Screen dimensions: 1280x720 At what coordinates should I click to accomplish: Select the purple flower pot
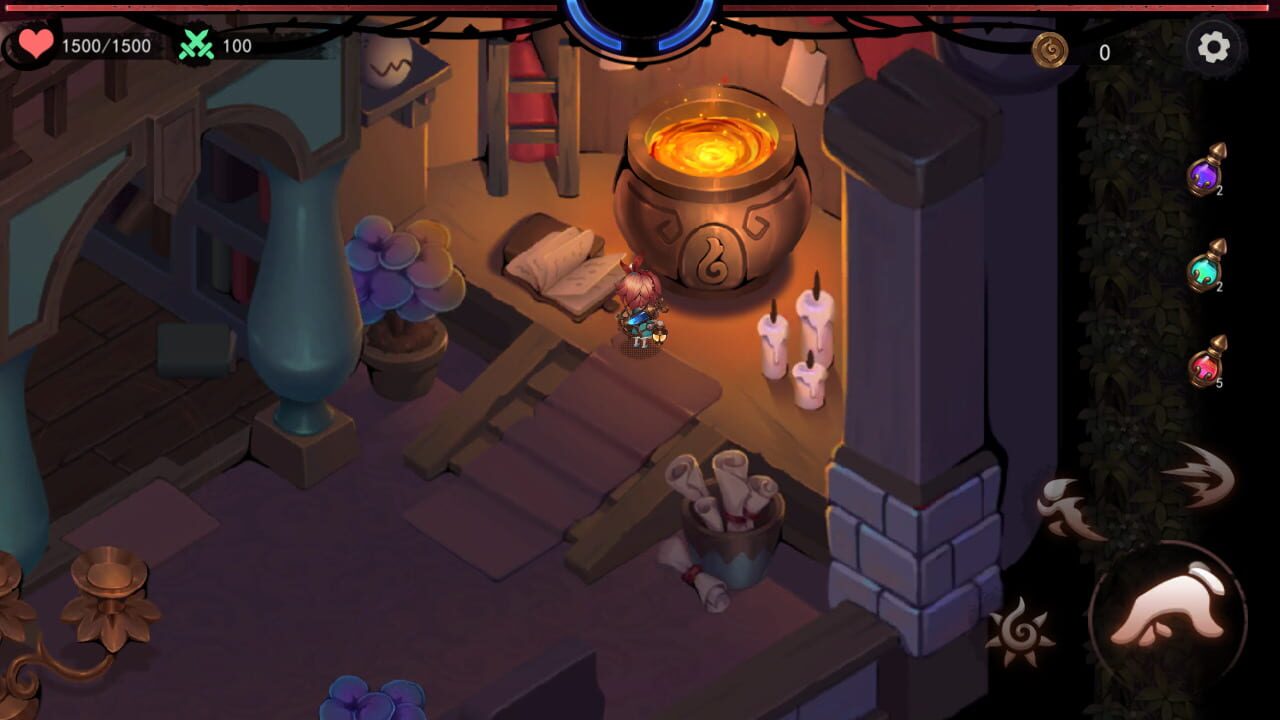pyautogui.click(x=405, y=290)
